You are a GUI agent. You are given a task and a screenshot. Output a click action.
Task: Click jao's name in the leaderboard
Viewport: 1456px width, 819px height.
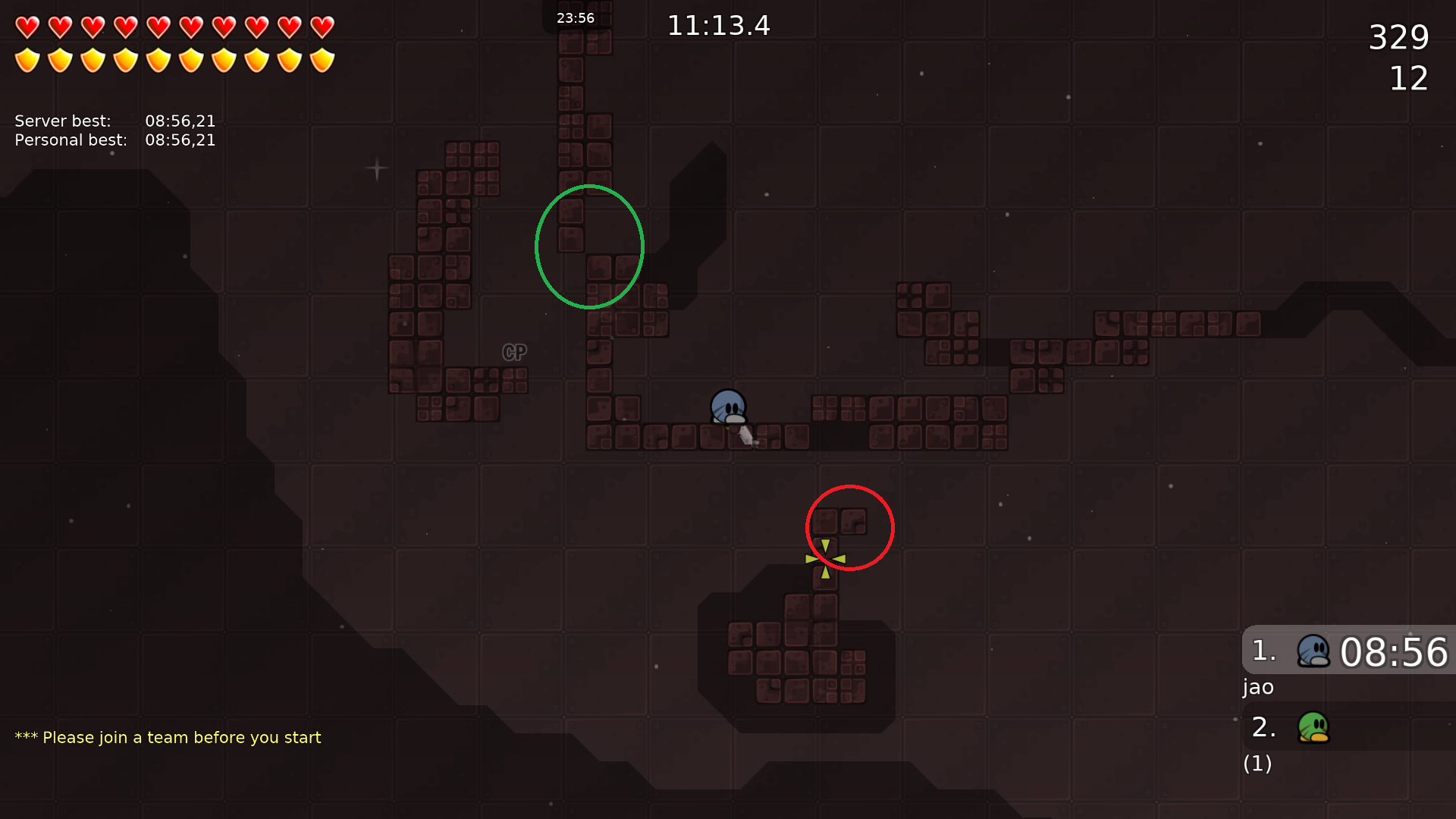pyautogui.click(x=1258, y=687)
